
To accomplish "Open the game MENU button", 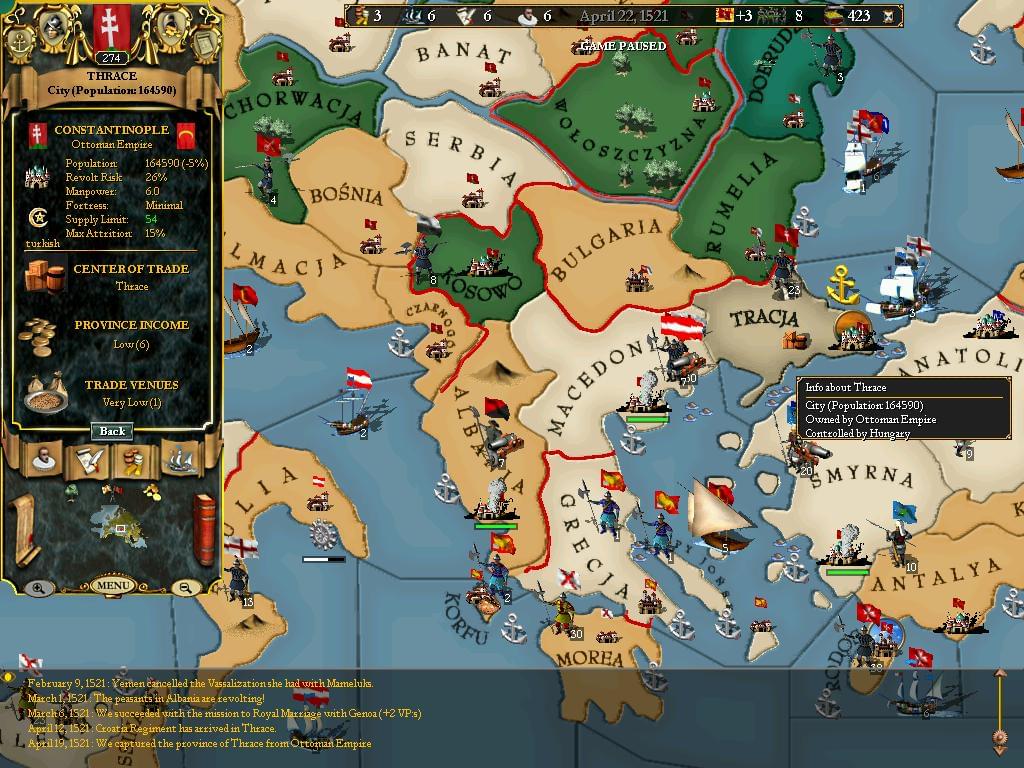I will tap(112, 585).
